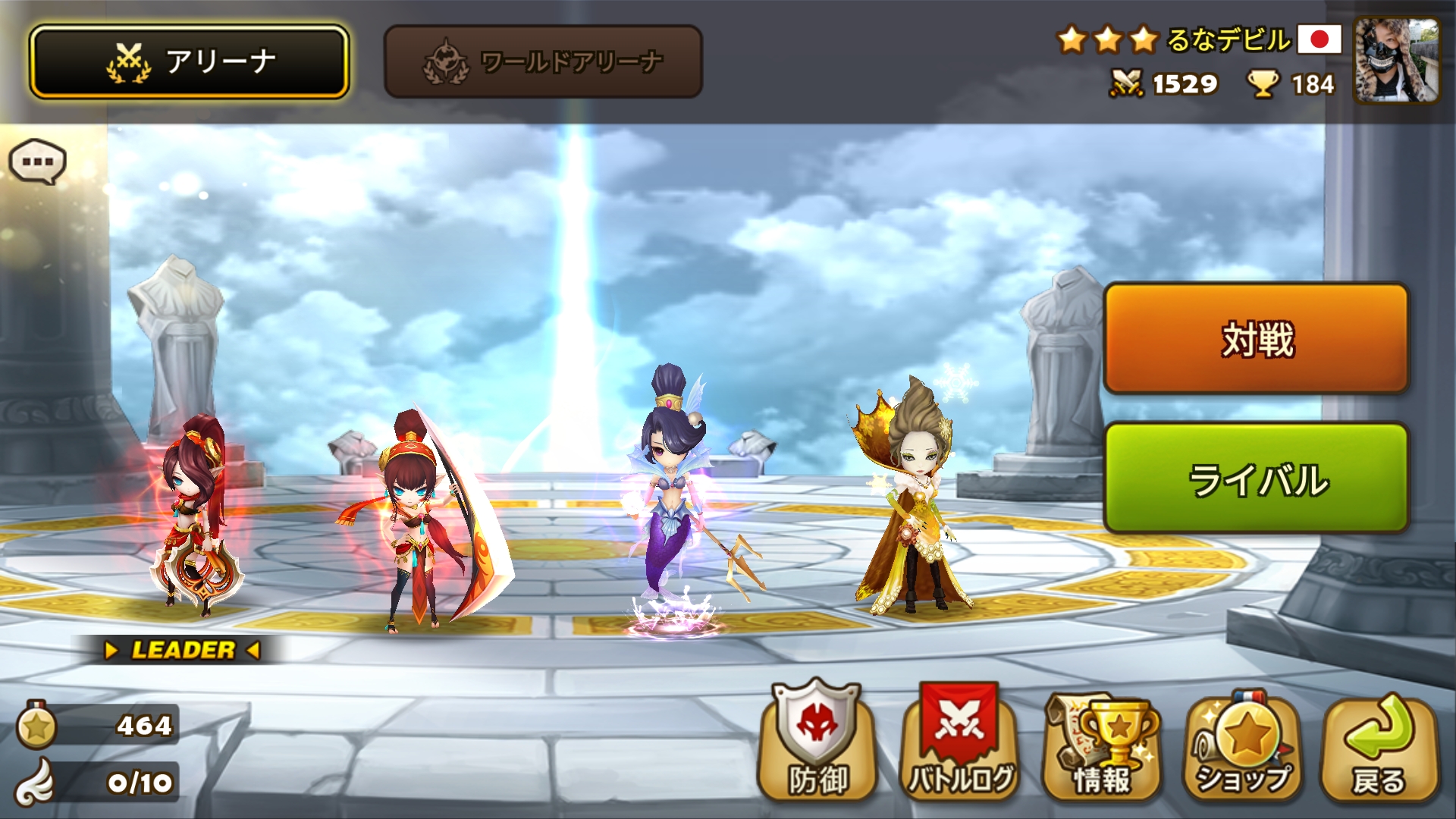Screen dimensions: 1456x819
Task: Open the ライバル rival battles
Action: point(1256,479)
